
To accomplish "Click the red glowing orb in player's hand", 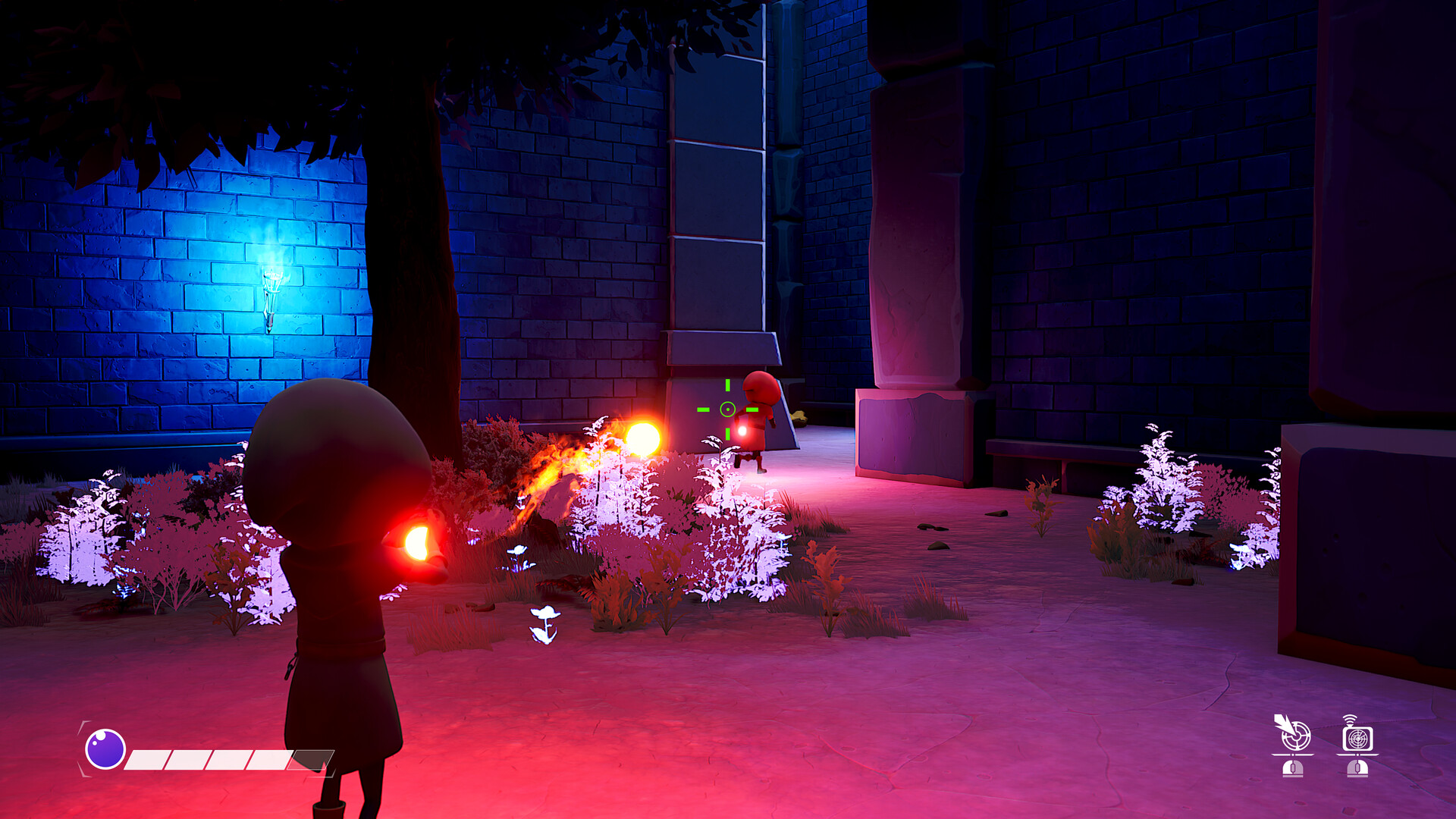I will [418, 540].
